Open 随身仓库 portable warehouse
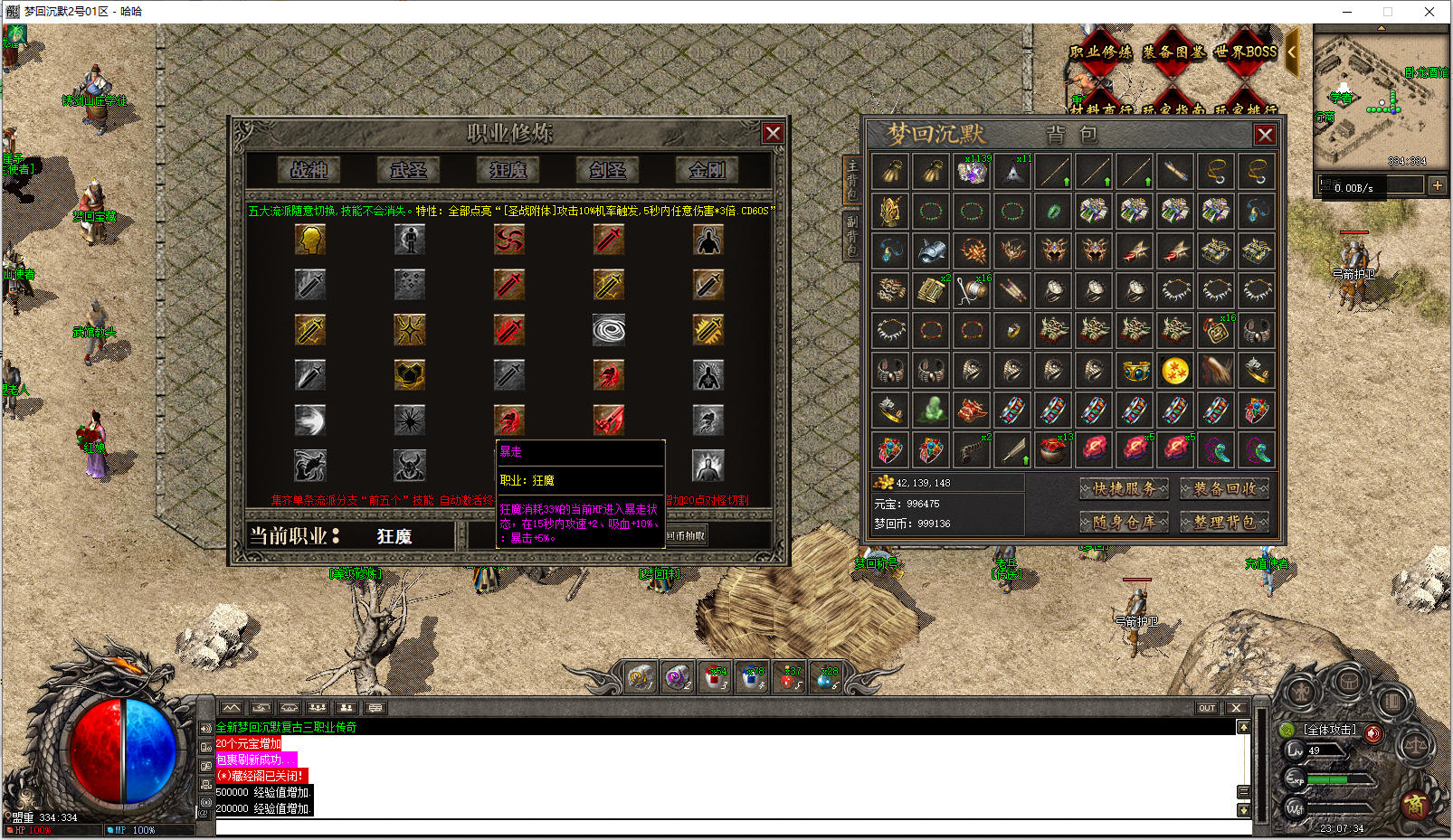This screenshot has height=840, width=1453. (x=1124, y=522)
